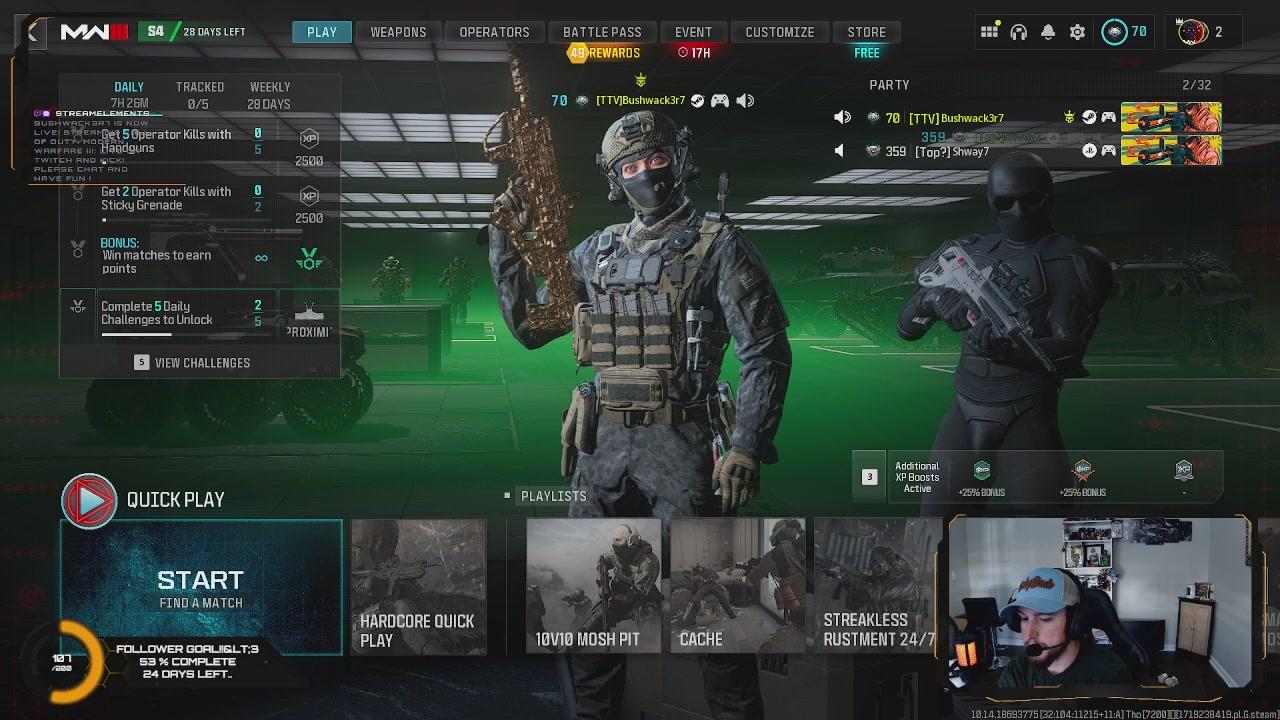
Task: Select the 10v10 Mosh Pit playlist thumbnail
Action: tap(594, 588)
